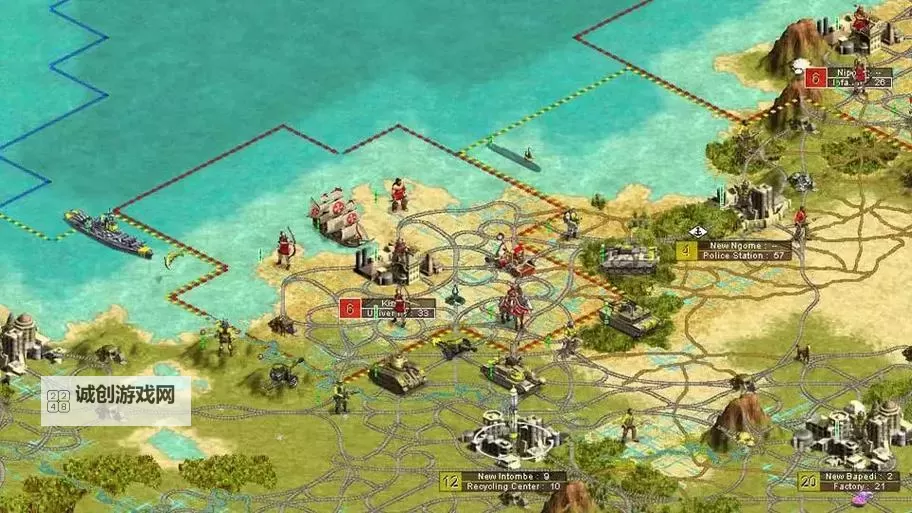
Task: Select the red size-6 city label near the mountain
Action: pos(848,77)
